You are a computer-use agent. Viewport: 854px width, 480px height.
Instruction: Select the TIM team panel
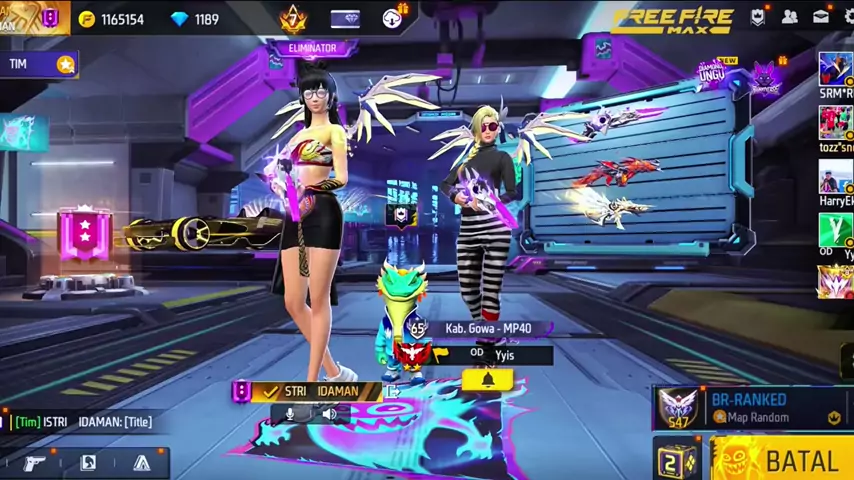point(38,64)
